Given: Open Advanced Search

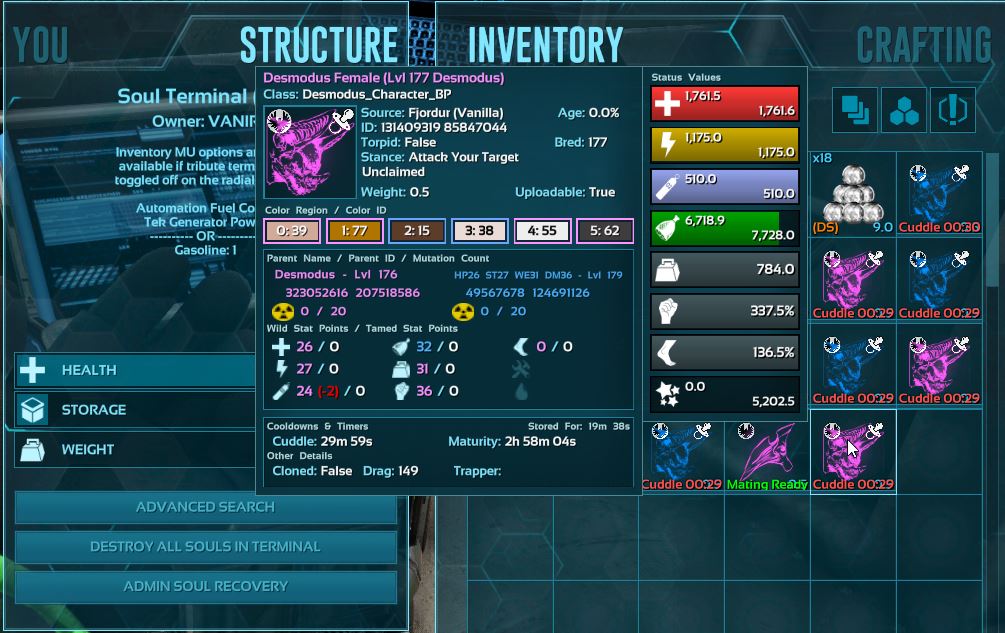Looking at the screenshot, I should coord(205,507).
